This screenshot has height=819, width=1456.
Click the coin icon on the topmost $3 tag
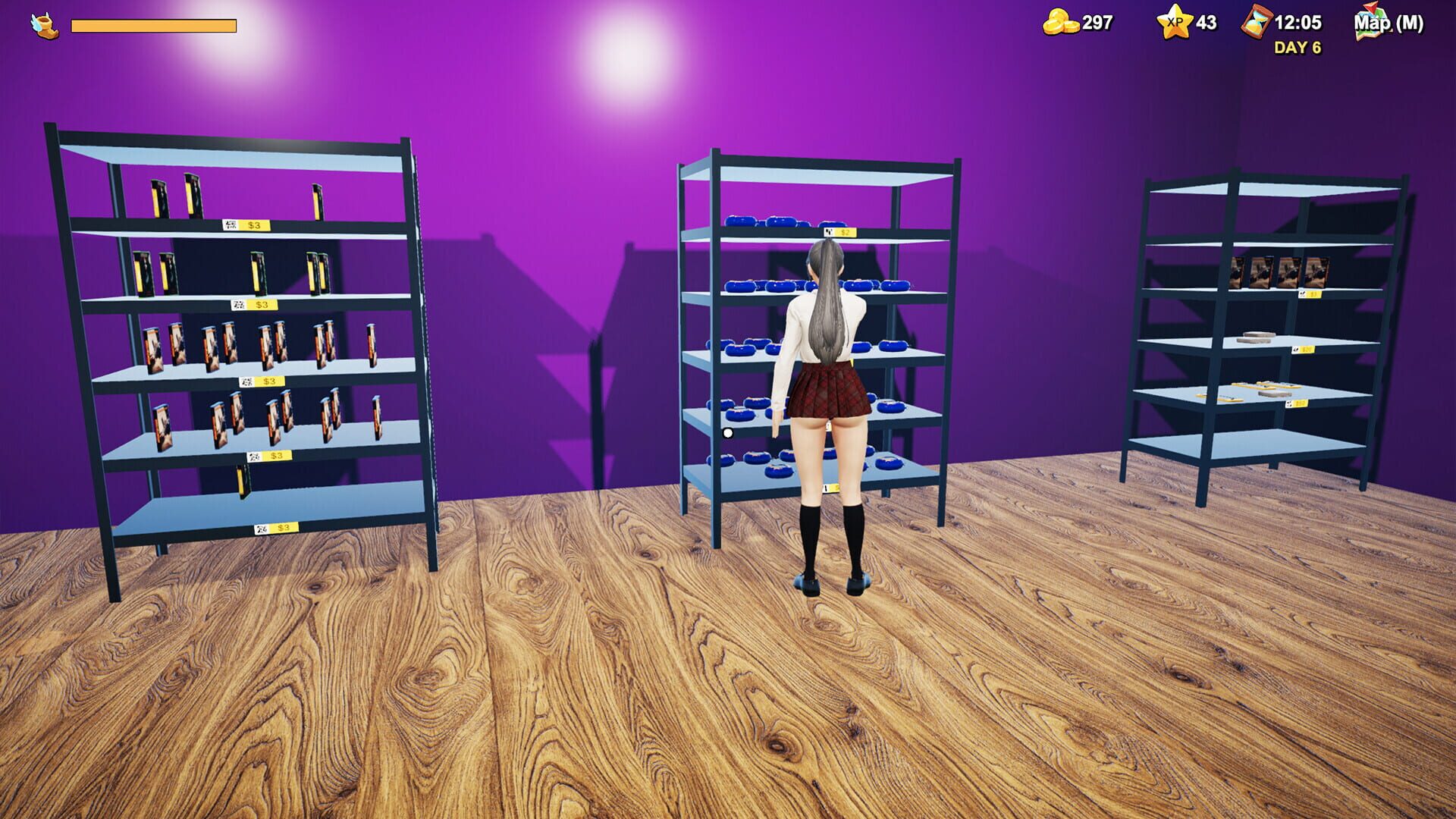point(230,224)
